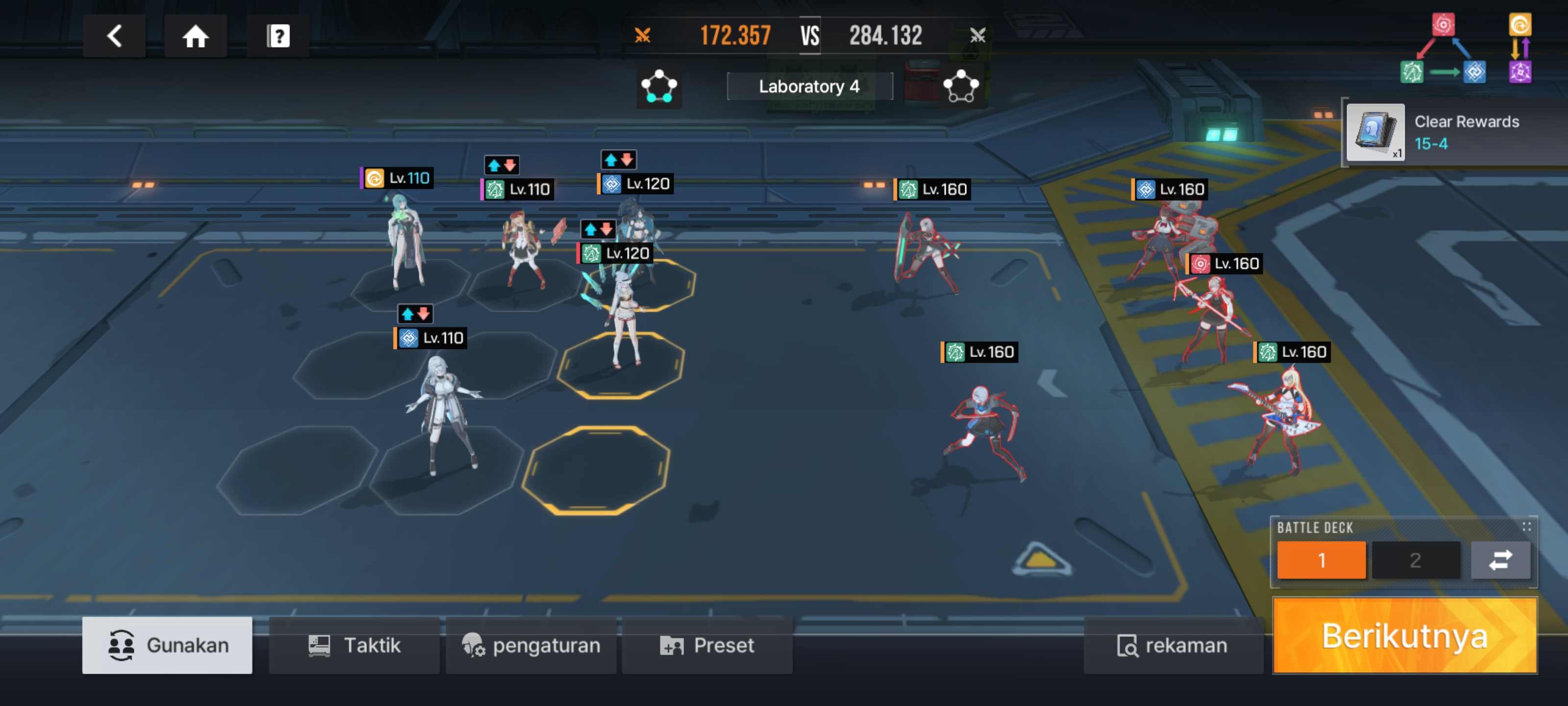This screenshot has width=1568, height=706.
Task: Open your team formation icon
Action: 659,86
